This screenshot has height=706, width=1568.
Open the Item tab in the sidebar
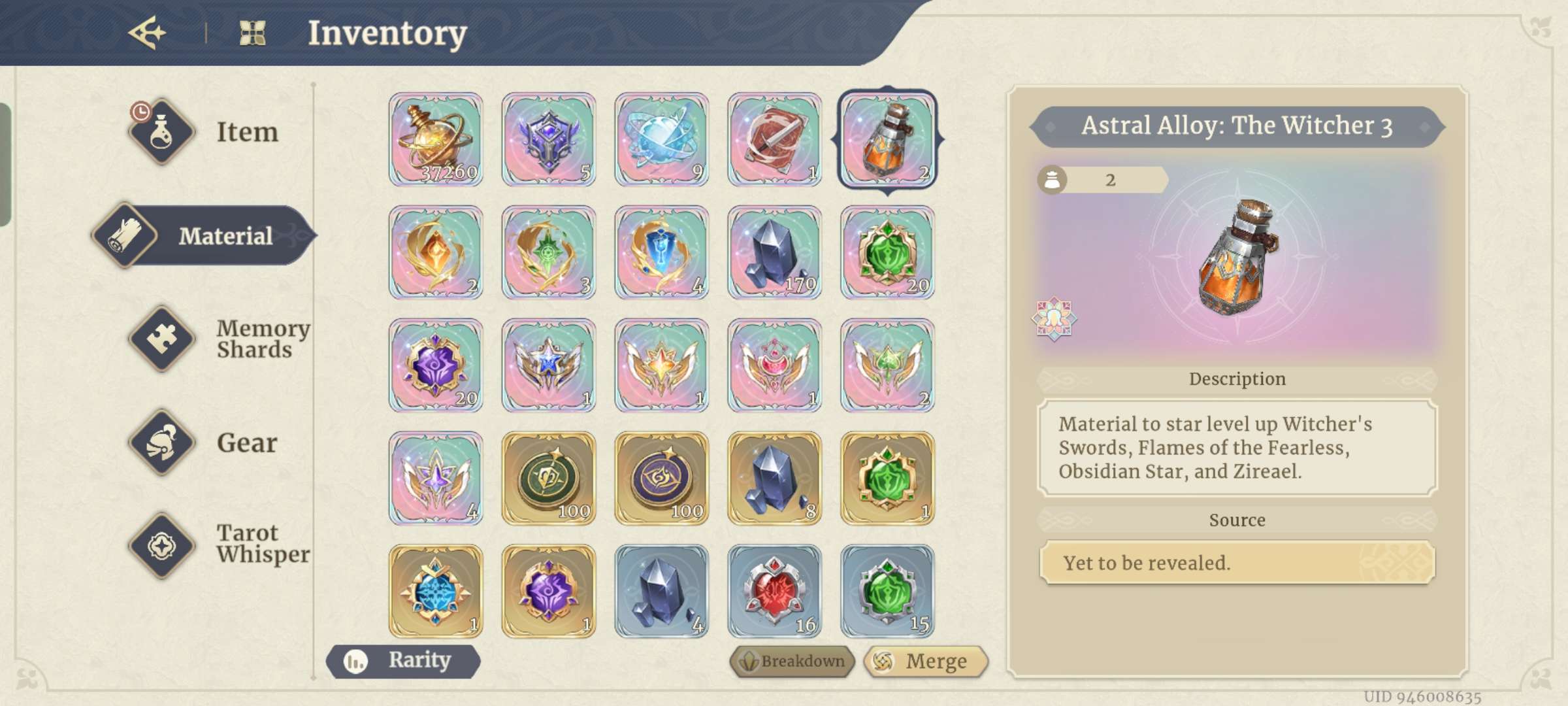pyautogui.click(x=216, y=133)
